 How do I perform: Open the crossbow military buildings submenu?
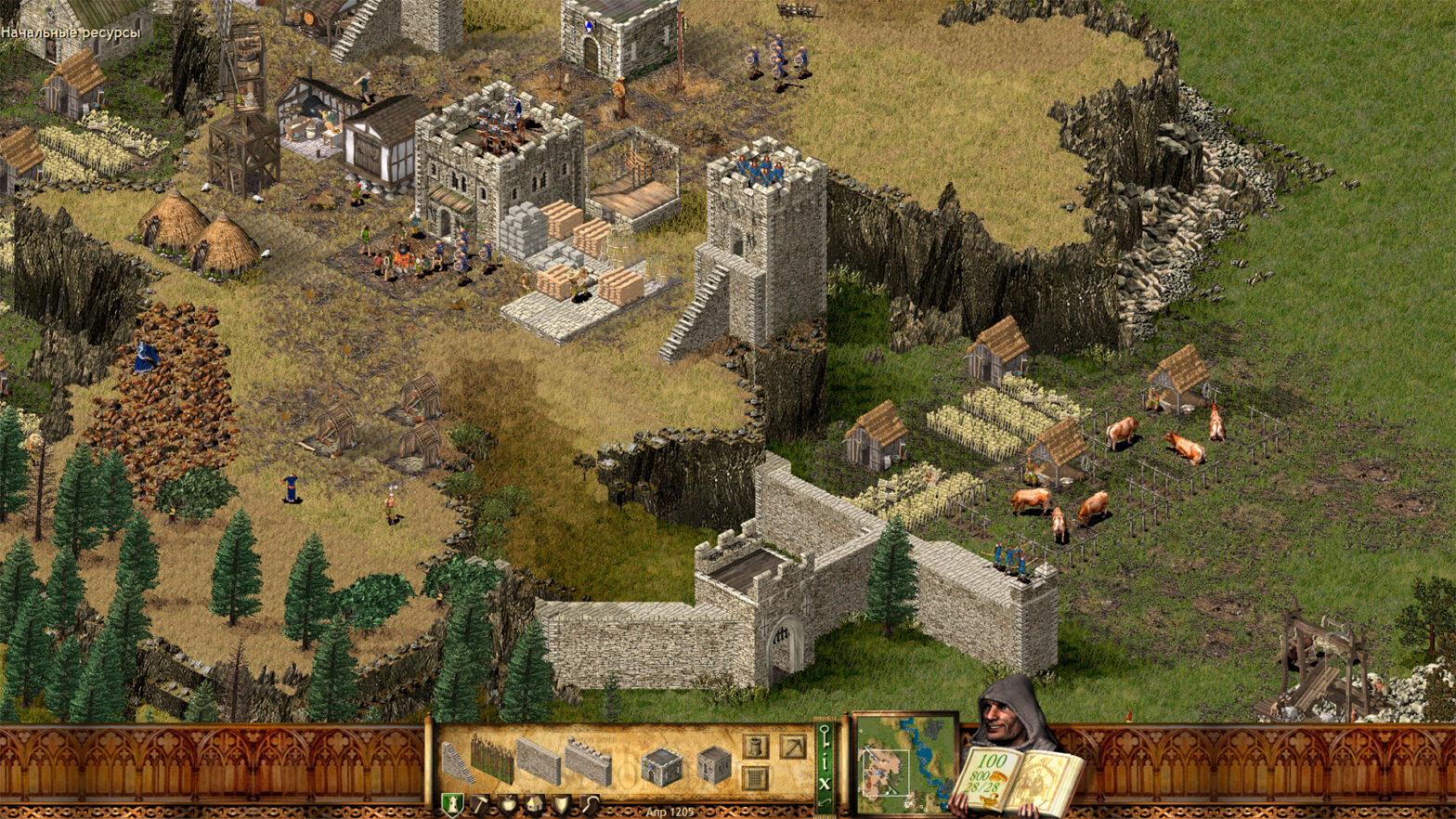coord(792,746)
